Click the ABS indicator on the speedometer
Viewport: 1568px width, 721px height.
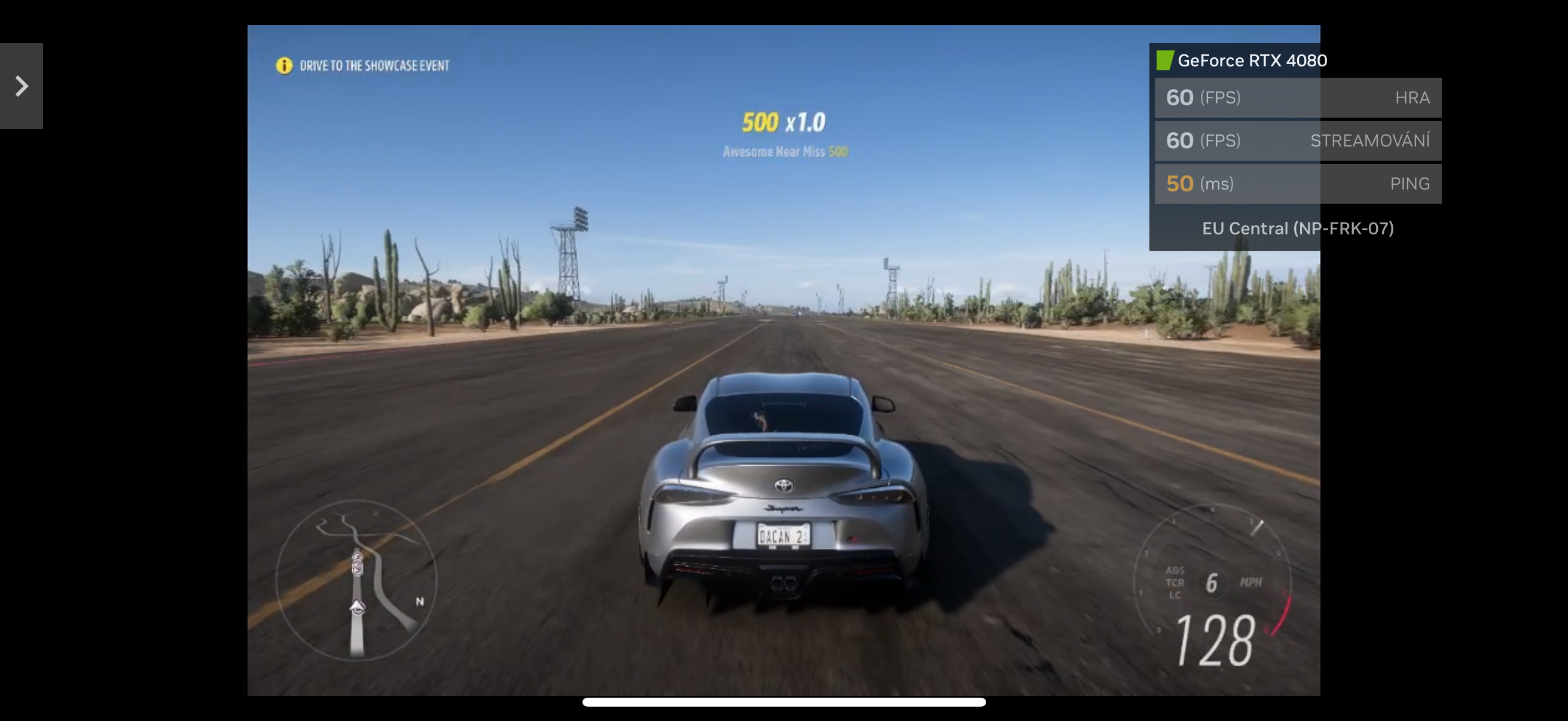1174,570
